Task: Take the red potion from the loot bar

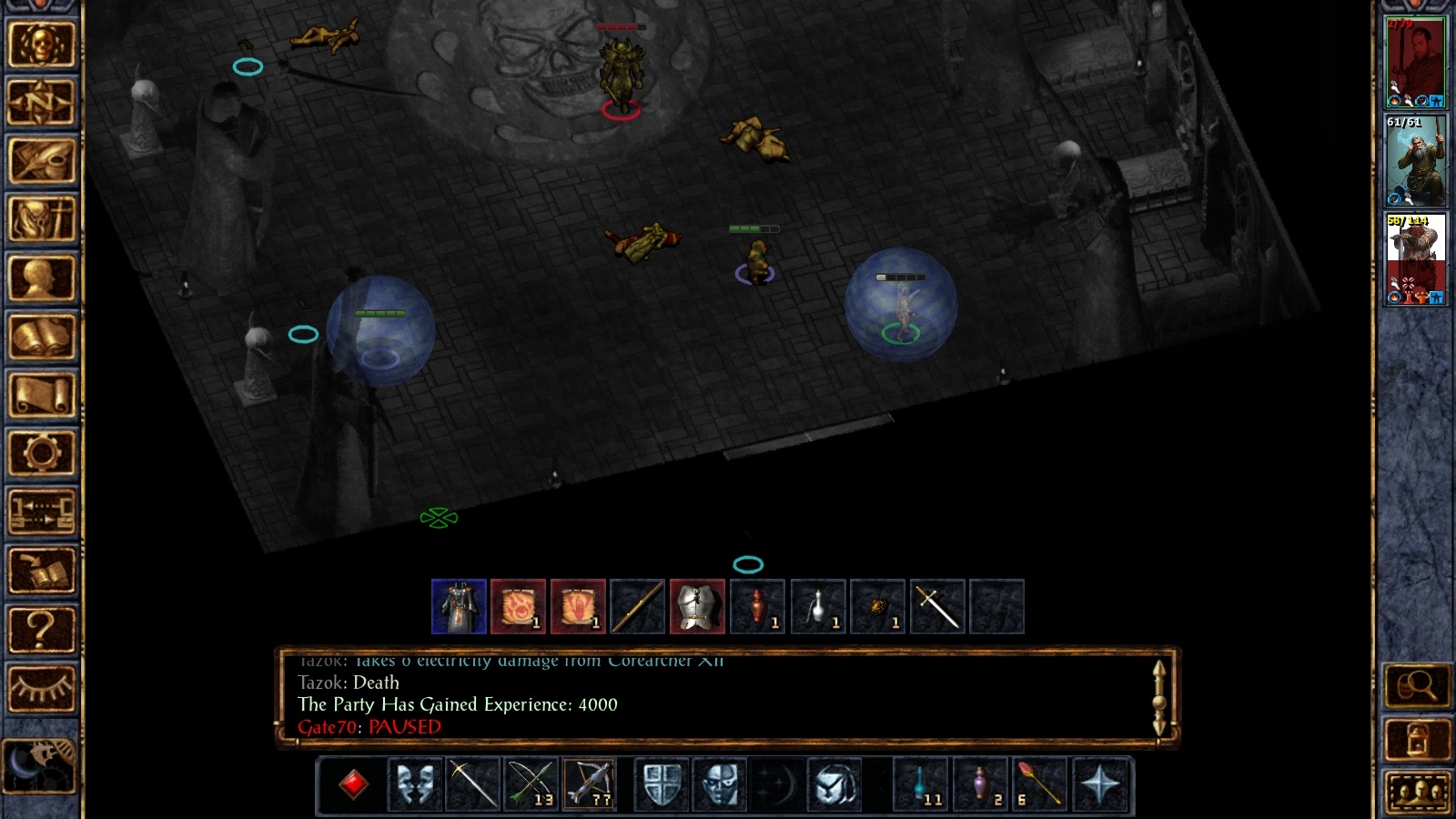Action: click(757, 607)
